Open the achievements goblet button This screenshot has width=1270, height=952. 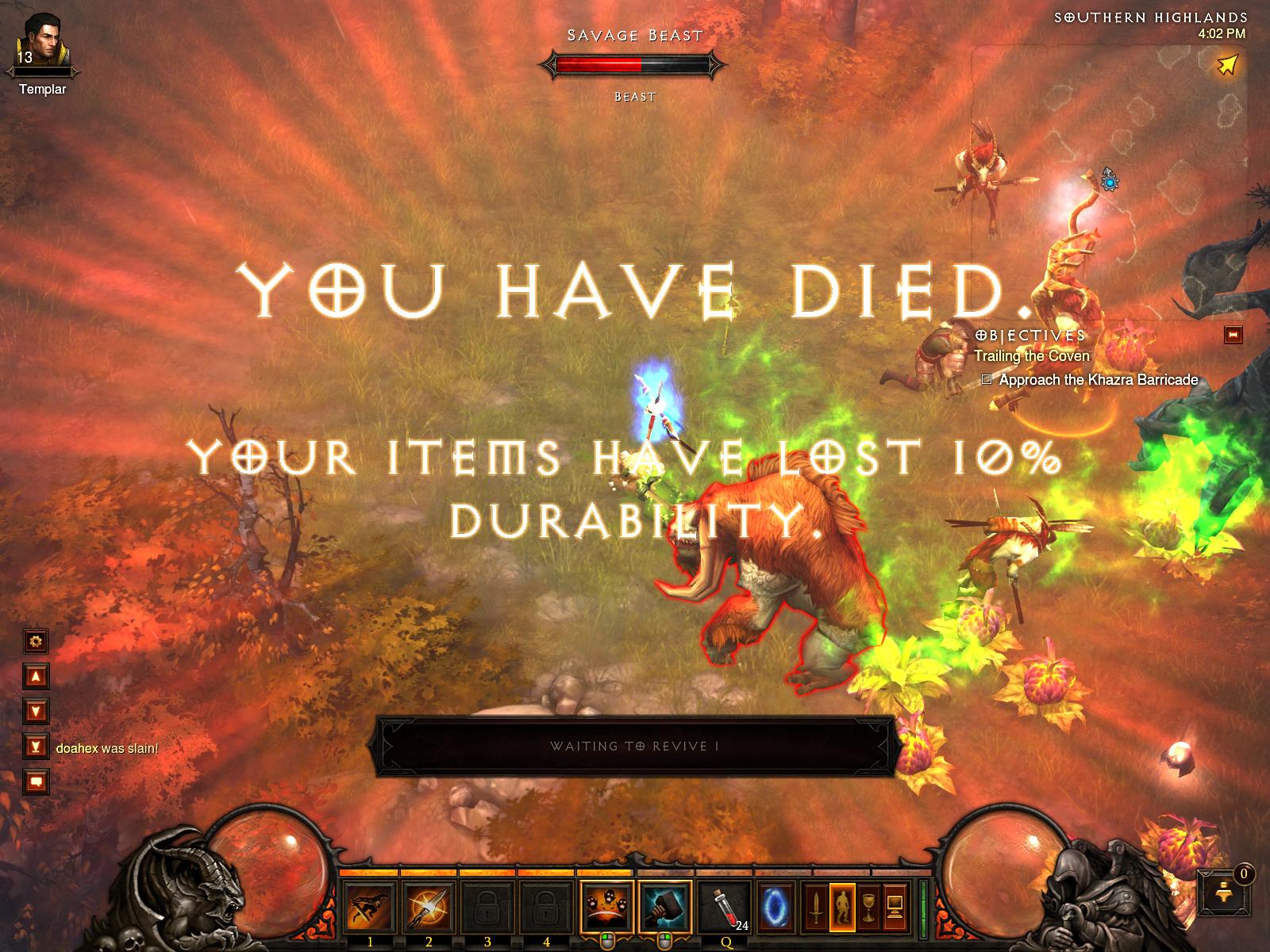click(x=868, y=906)
